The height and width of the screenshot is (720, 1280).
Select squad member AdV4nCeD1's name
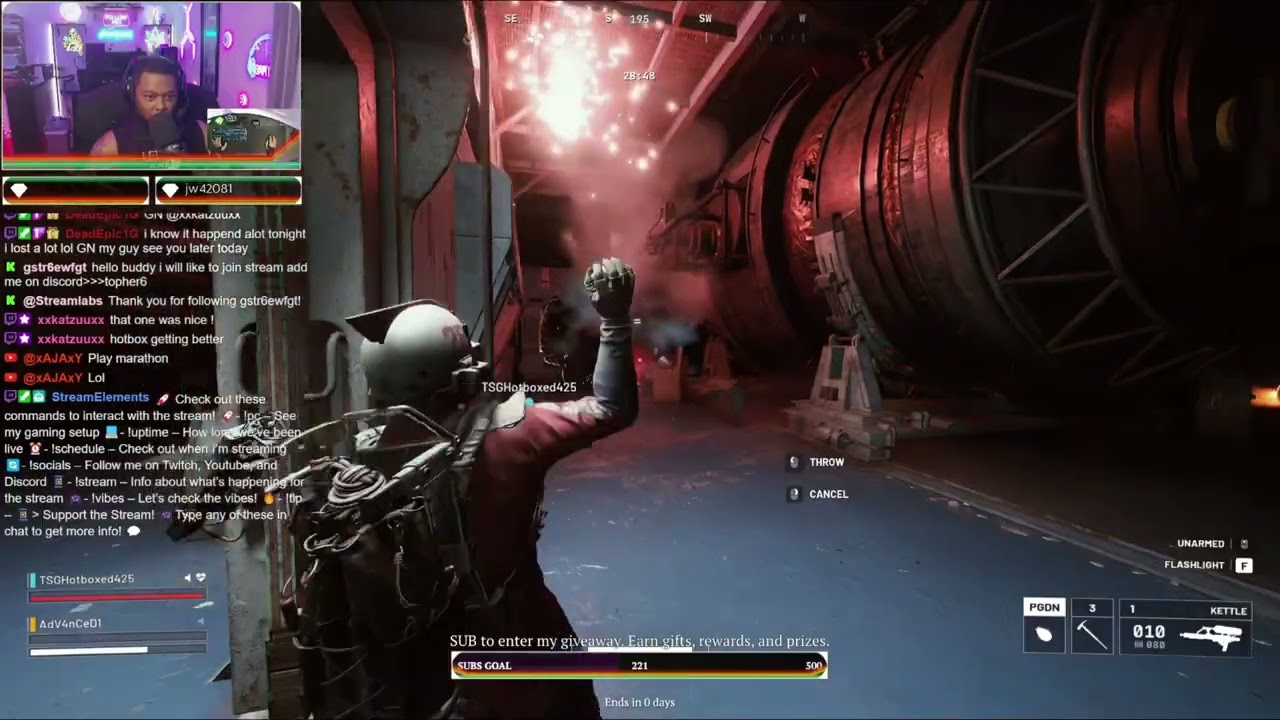pyautogui.click(x=70, y=623)
